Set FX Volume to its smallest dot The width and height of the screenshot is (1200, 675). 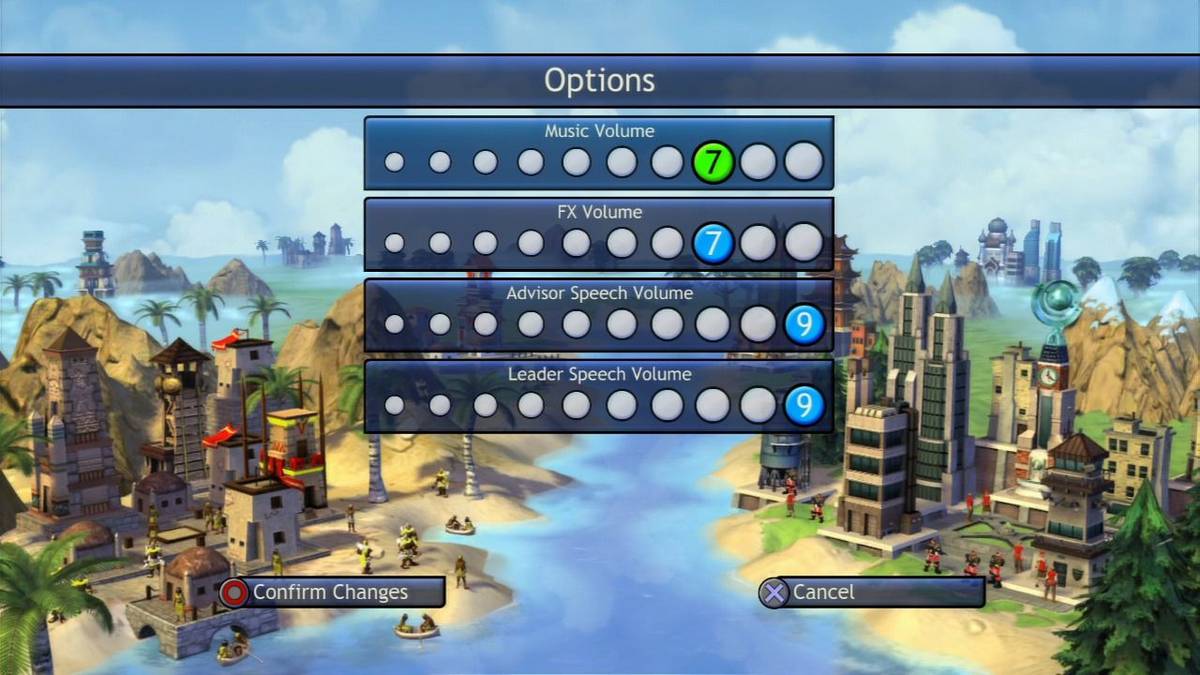click(x=395, y=243)
